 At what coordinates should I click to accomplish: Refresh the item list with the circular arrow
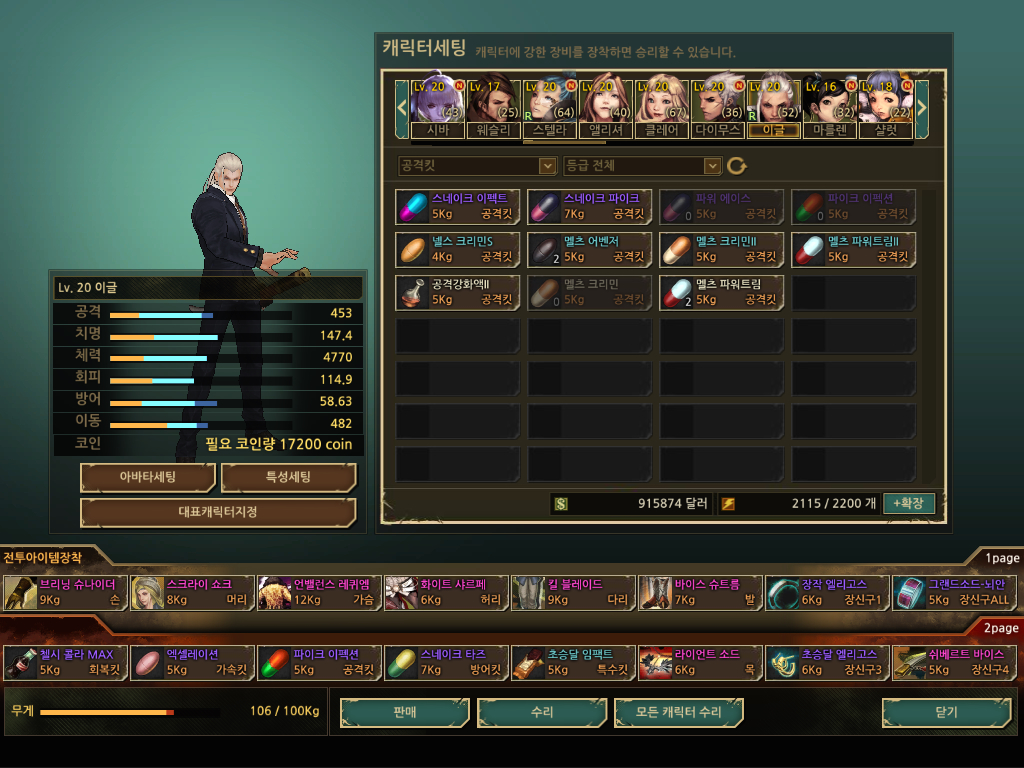(737, 166)
